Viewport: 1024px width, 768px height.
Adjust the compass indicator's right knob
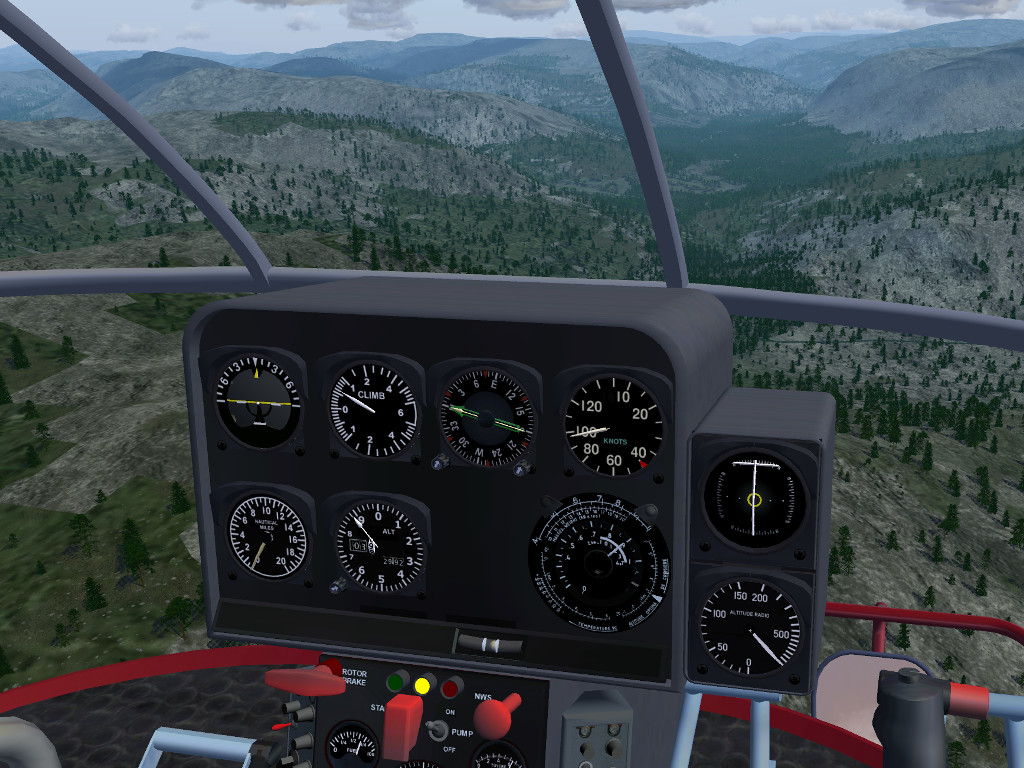click(521, 468)
